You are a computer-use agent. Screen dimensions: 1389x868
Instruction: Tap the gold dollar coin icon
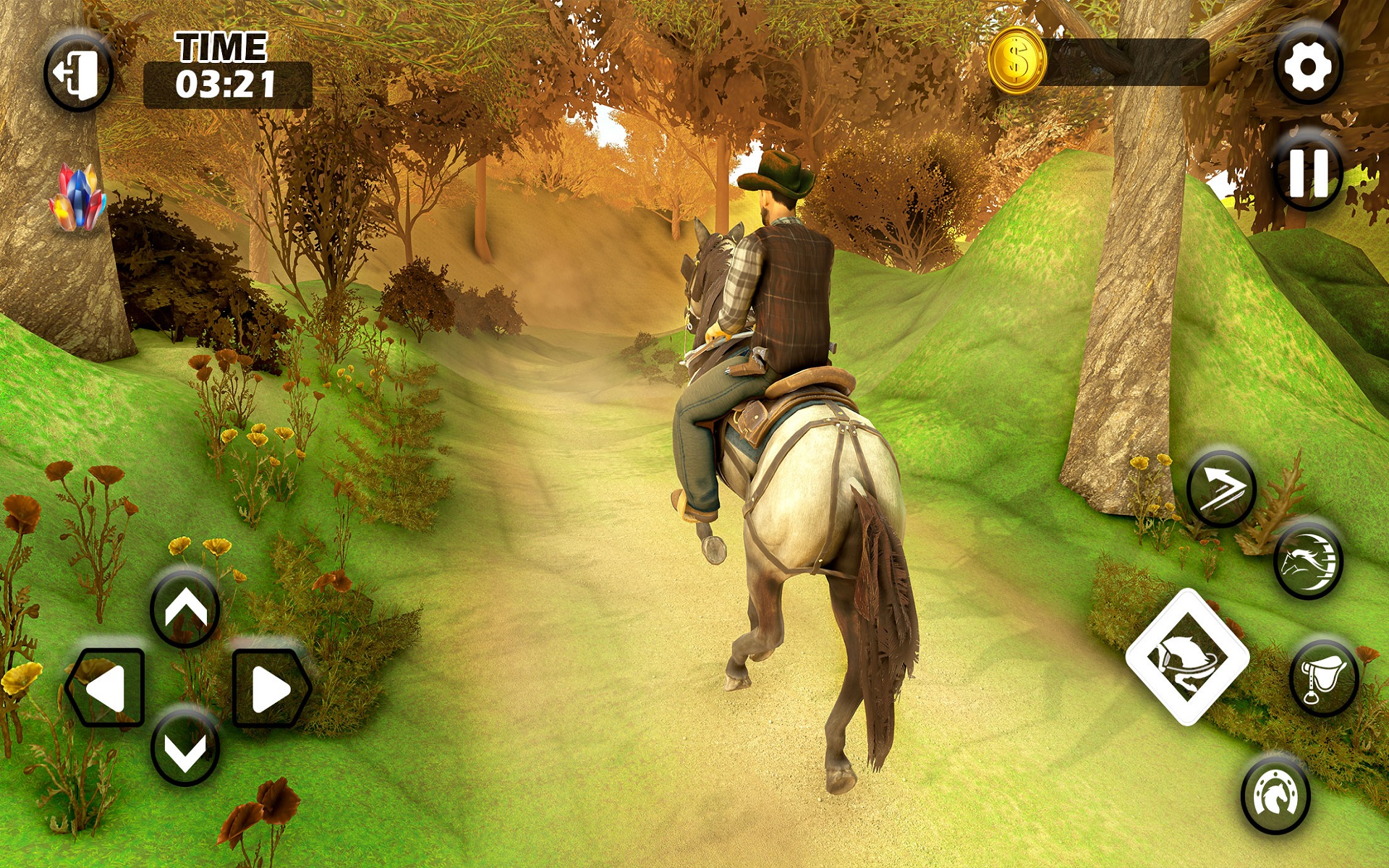coord(1018,60)
